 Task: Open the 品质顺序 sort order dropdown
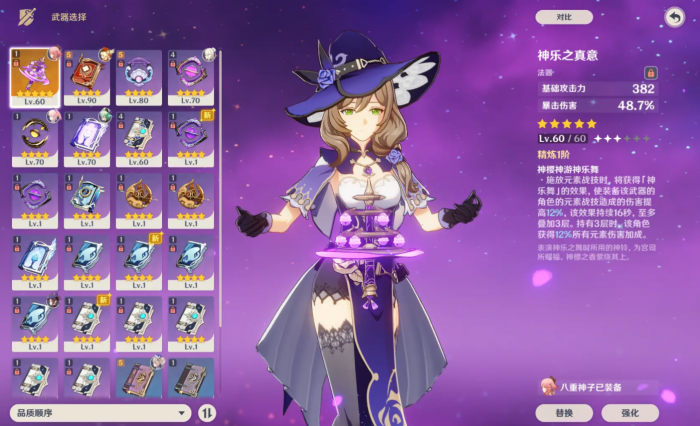[x=100, y=412]
